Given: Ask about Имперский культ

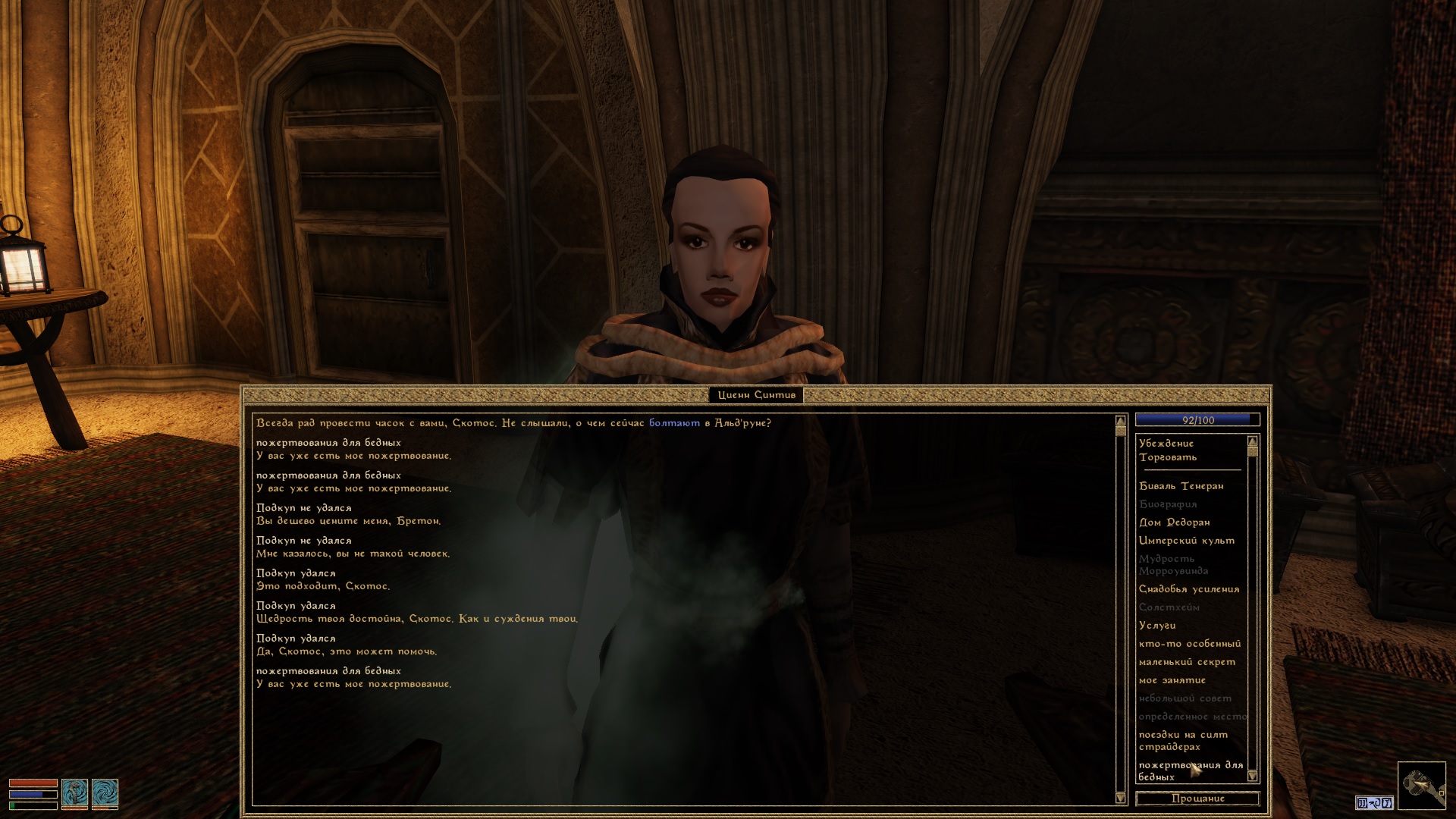Looking at the screenshot, I should tap(1186, 541).
